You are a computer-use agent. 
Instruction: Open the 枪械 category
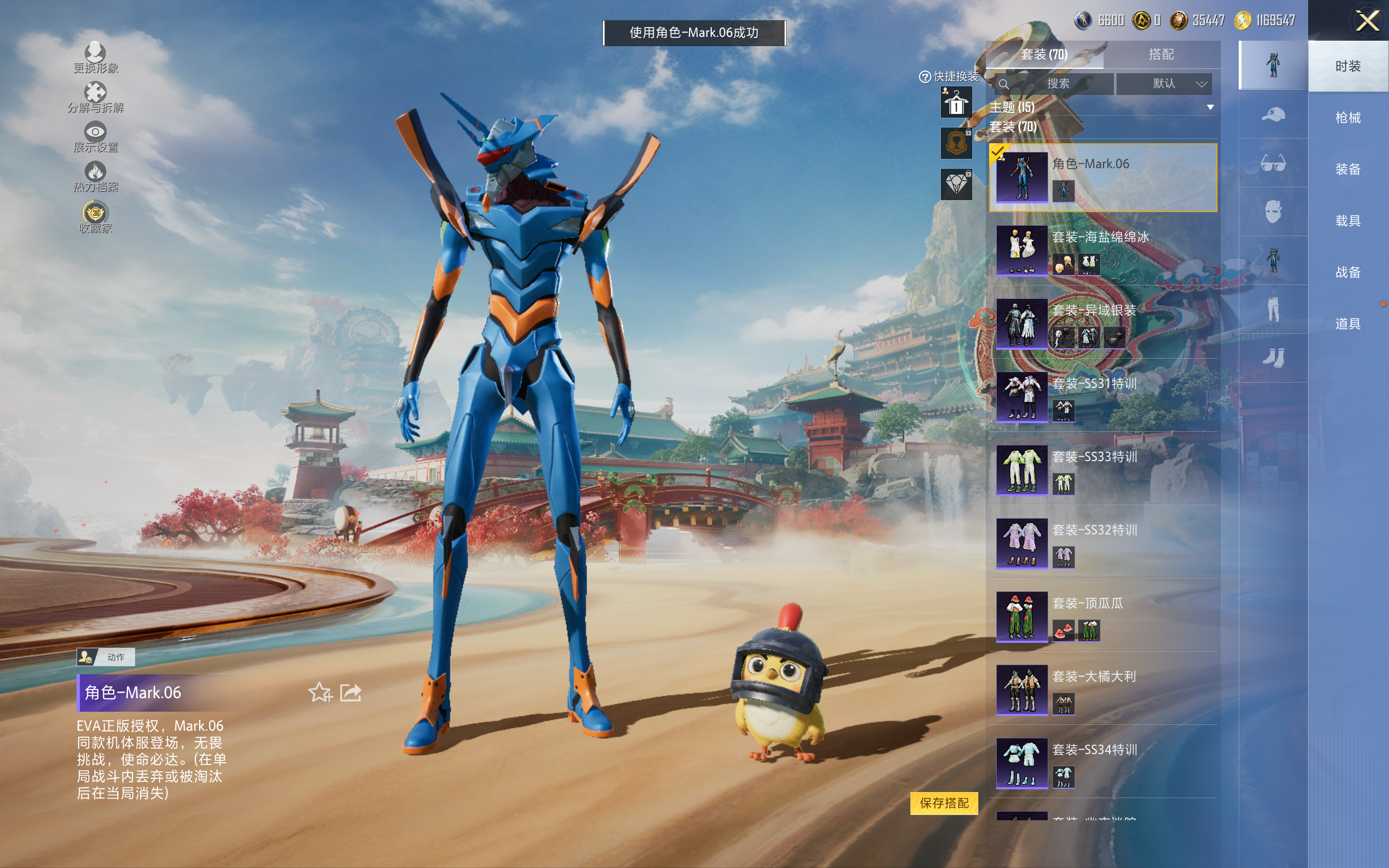(1348, 118)
